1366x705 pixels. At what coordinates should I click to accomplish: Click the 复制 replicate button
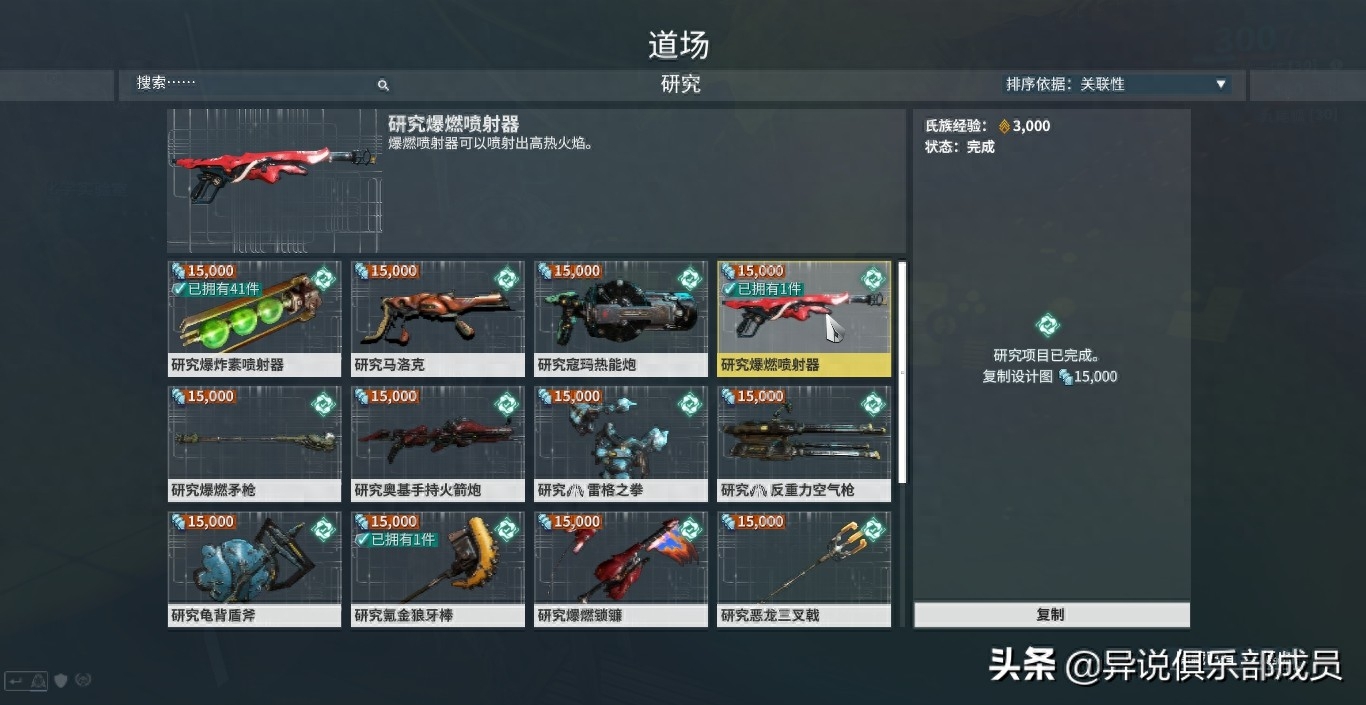click(1051, 614)
